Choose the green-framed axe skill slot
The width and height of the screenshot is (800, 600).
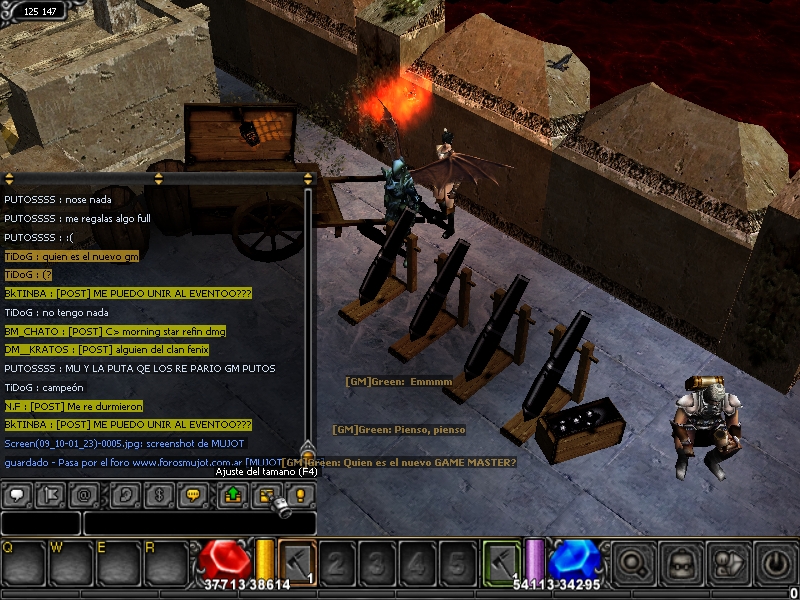coord(502,561)
